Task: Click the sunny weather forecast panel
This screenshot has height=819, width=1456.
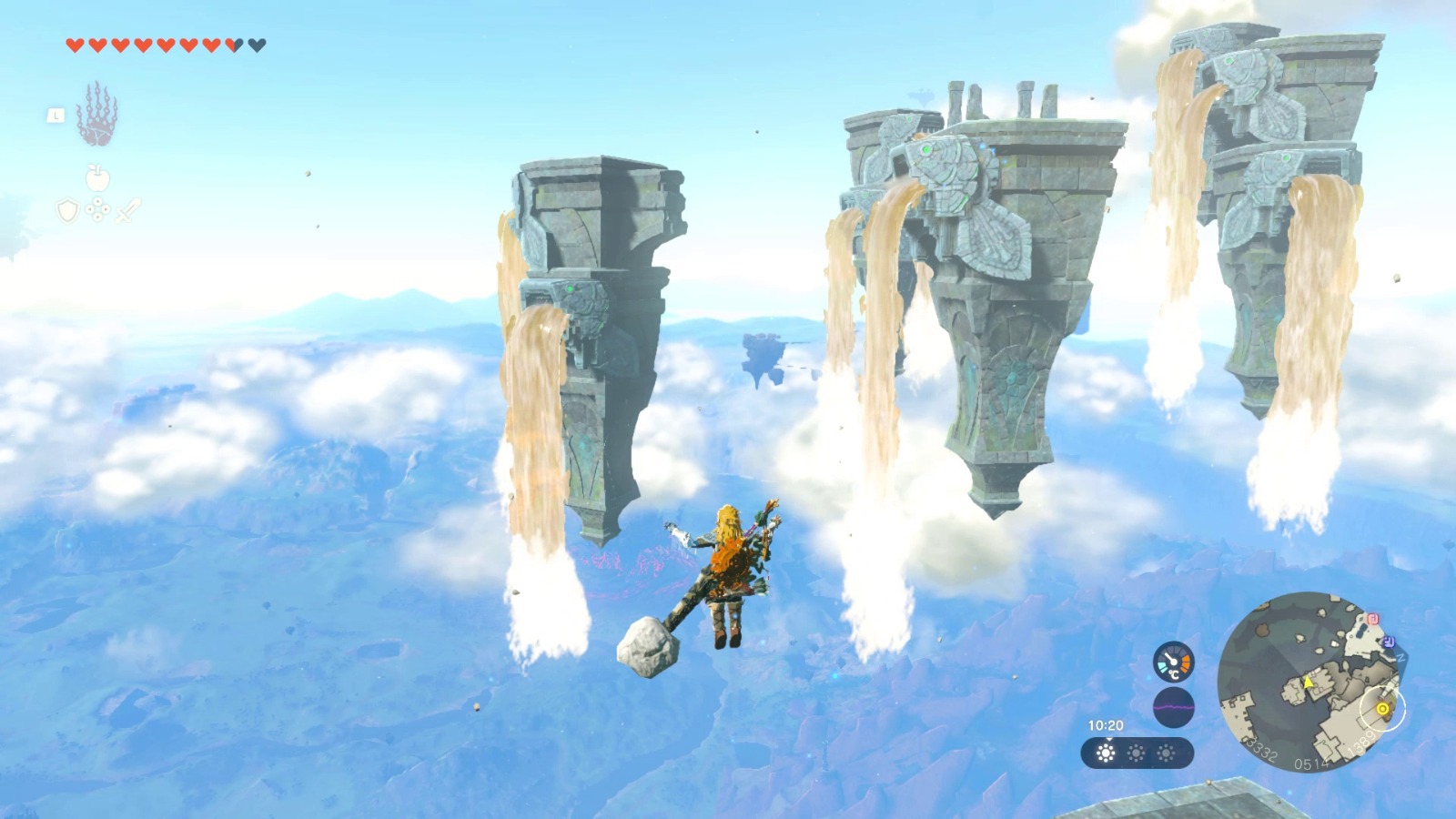Action: [1137, 753]
